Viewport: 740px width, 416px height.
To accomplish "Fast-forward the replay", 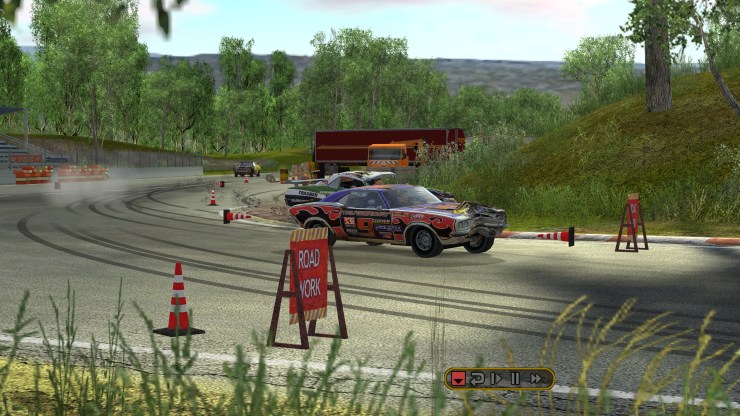I will coord(536,378).
